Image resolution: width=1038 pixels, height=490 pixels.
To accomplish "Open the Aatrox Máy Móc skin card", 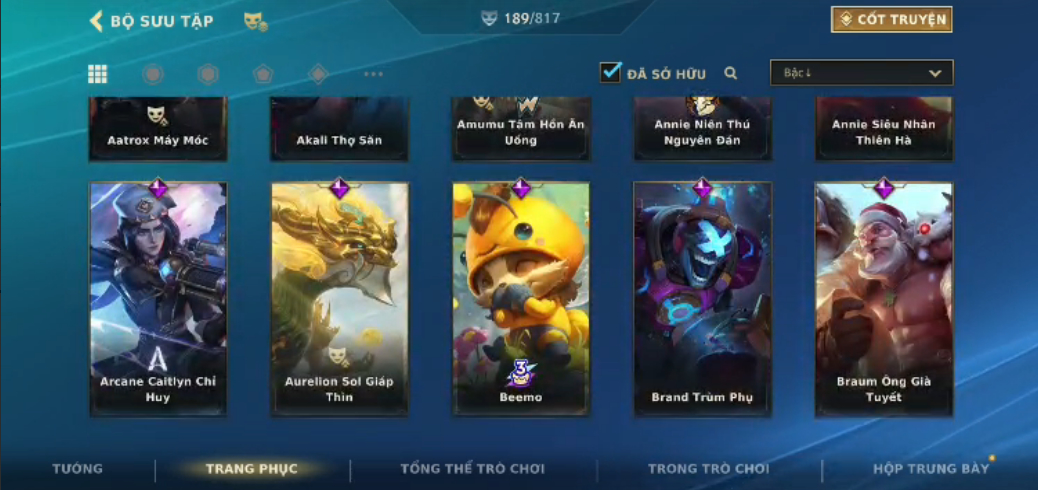I will click(x=158, y=130).
